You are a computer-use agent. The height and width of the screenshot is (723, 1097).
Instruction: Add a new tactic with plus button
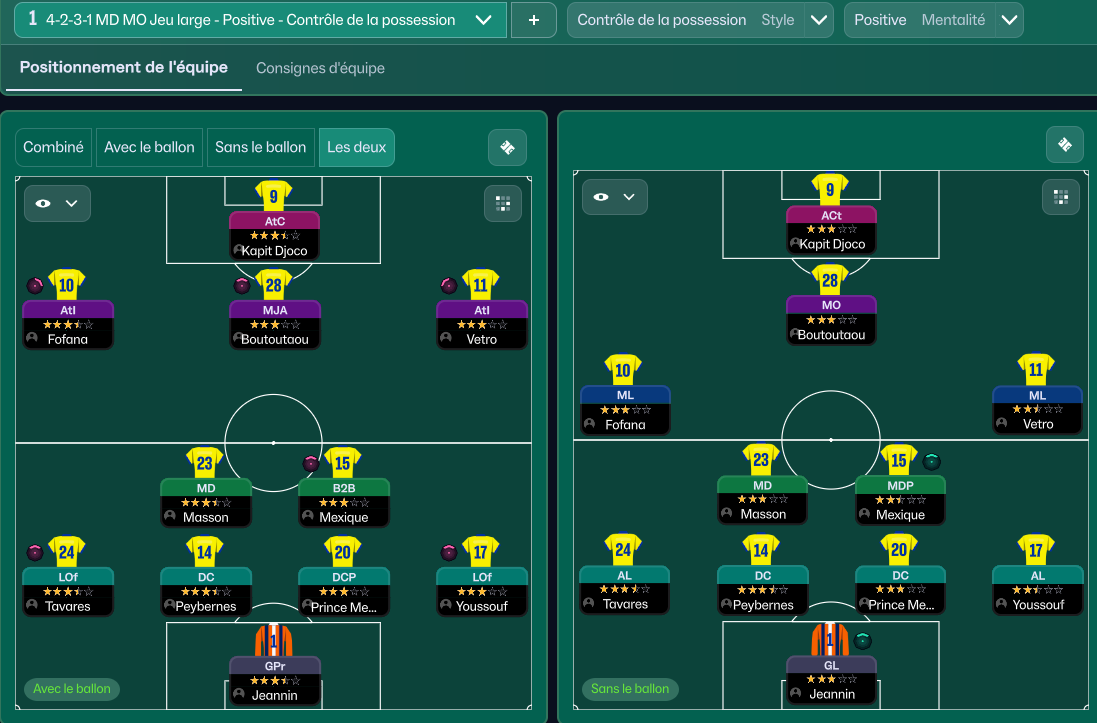(x=534, y=20)
